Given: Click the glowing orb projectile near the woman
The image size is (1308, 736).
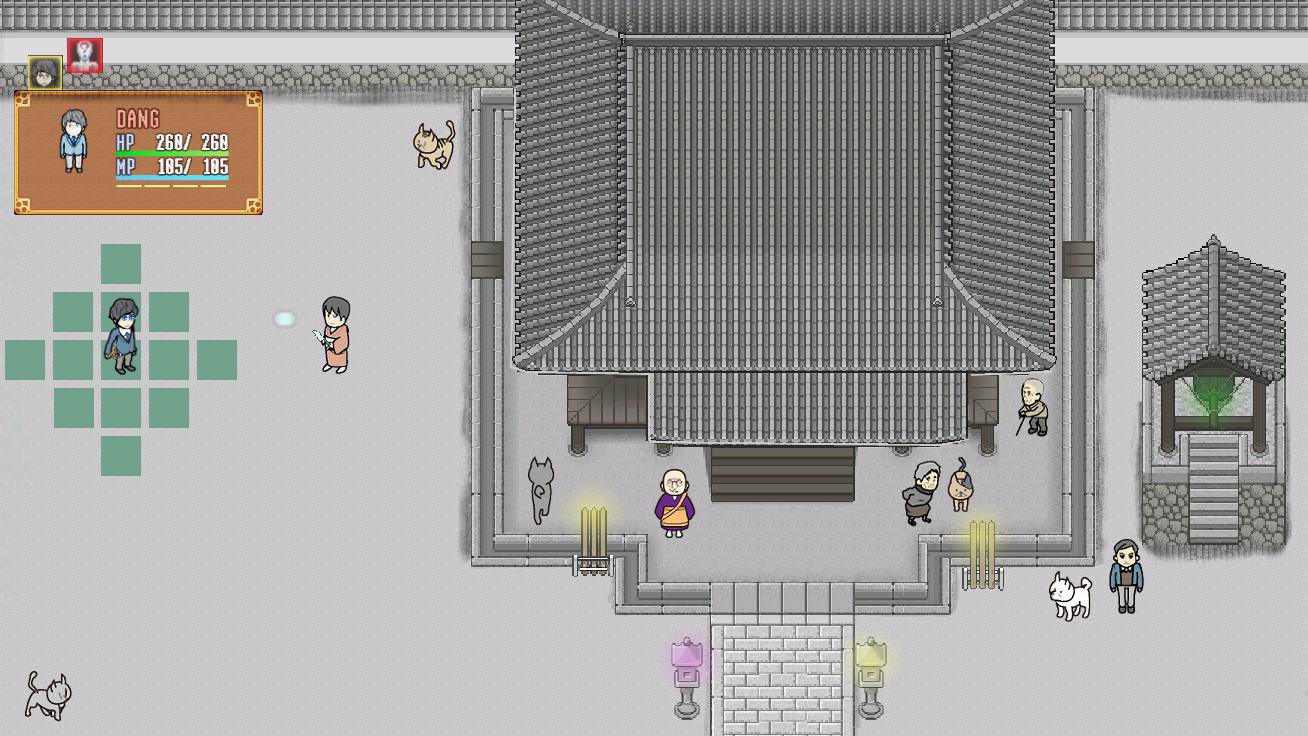Looking at the screenshot, I should (285, 318).
